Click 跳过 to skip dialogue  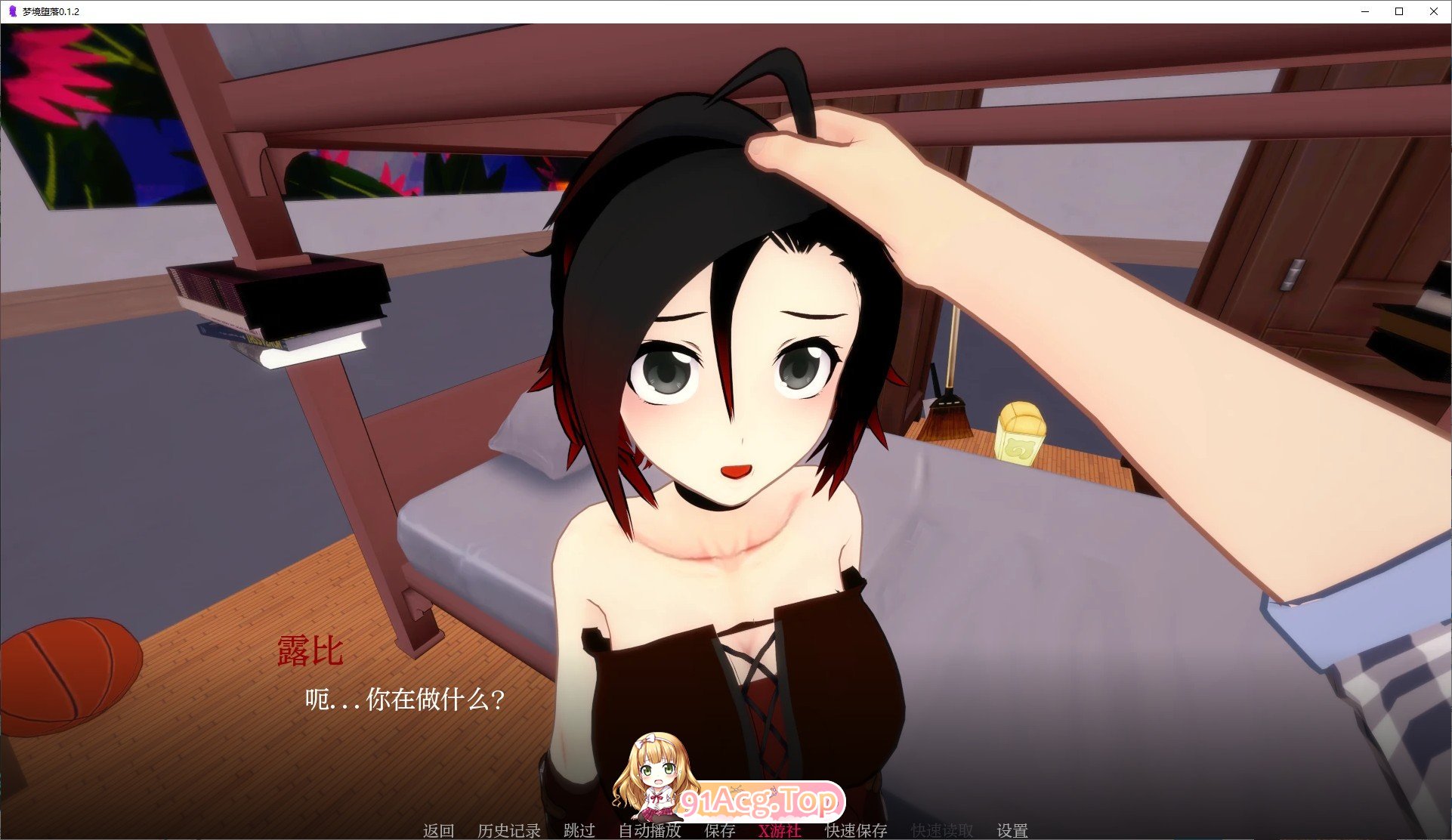coord(579,829)
